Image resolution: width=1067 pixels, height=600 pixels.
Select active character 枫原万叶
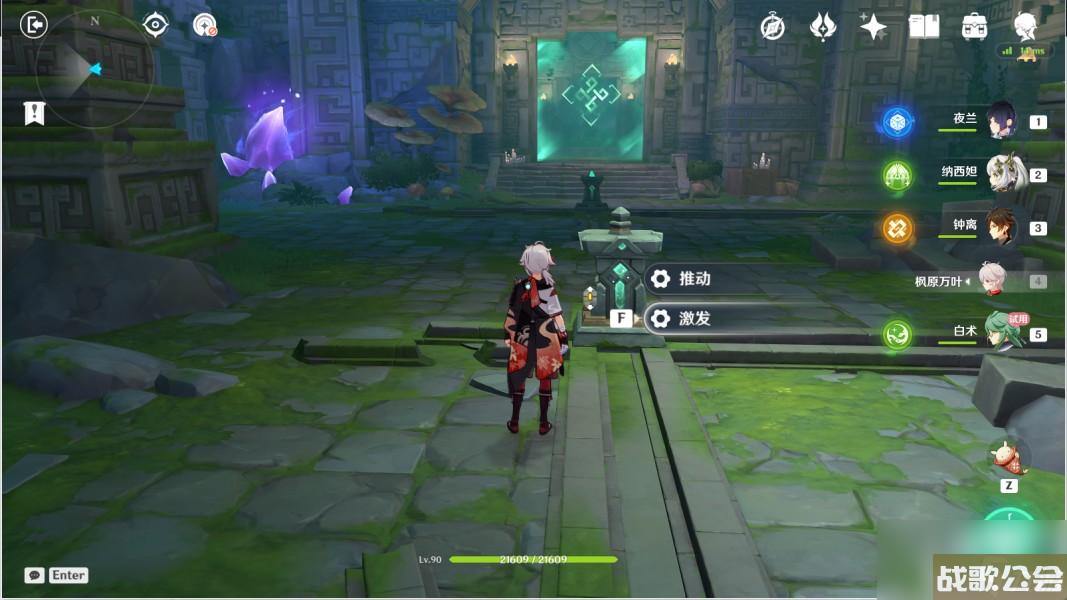[990, 281]
